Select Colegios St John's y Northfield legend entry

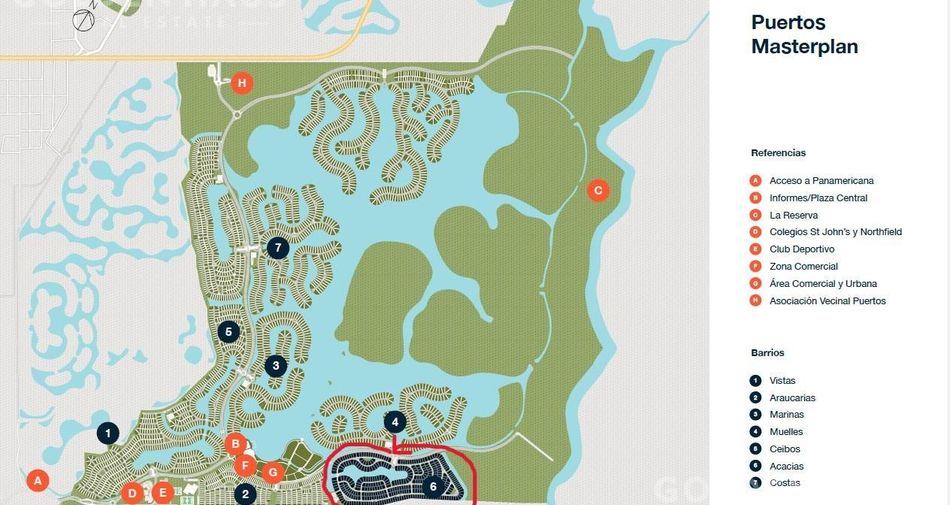835,232
